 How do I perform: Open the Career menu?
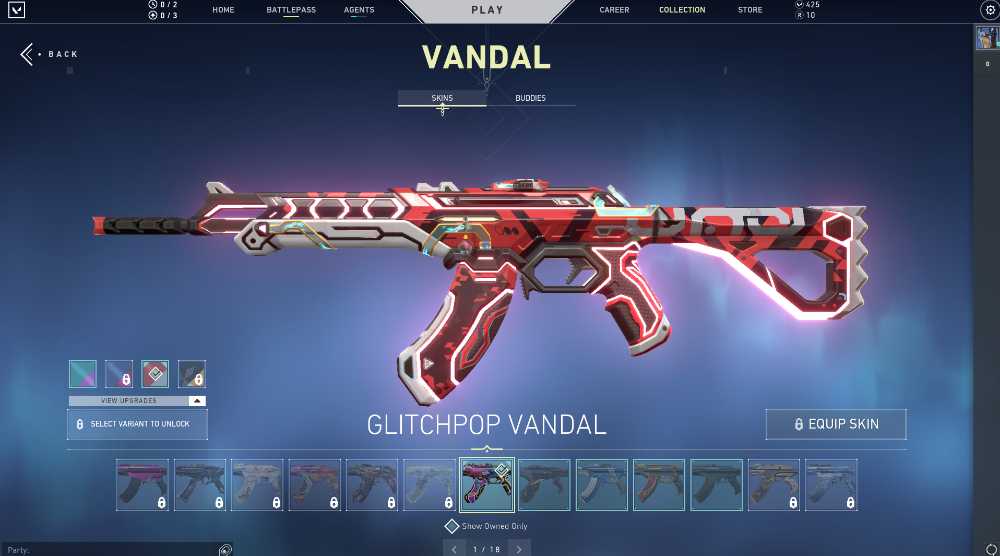(614, 10)
